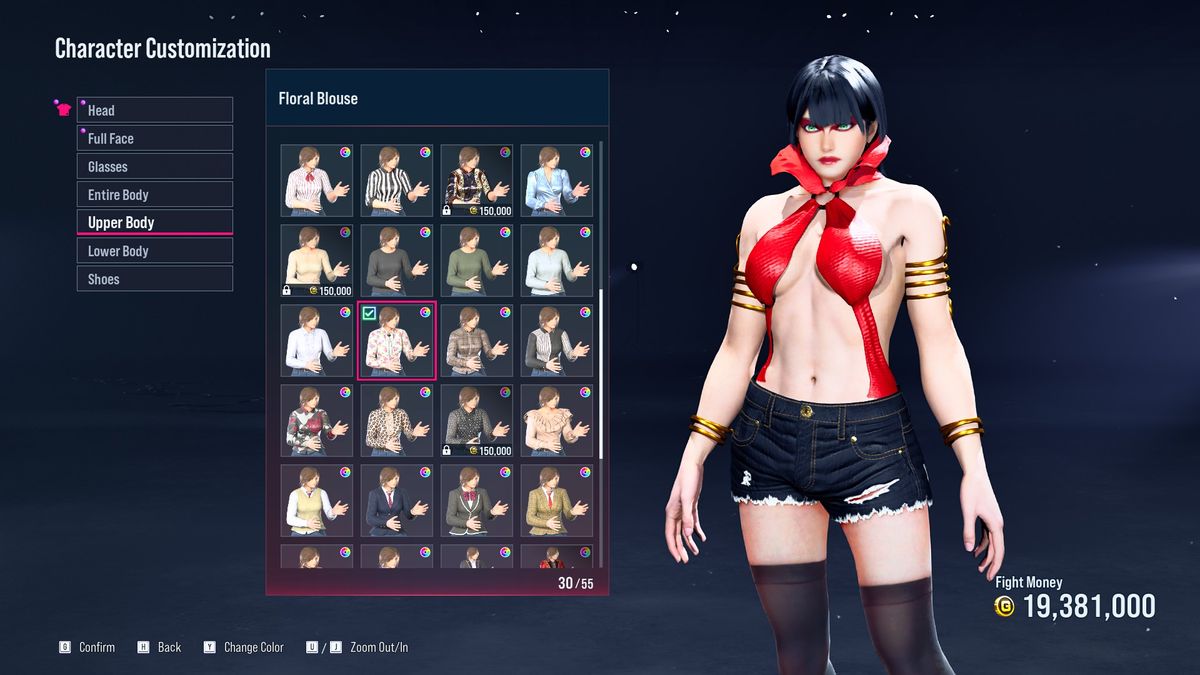Pick the locked beige long-sleeve top
This screenshot has height=675, width=1200.
click(x=317, y=261)
